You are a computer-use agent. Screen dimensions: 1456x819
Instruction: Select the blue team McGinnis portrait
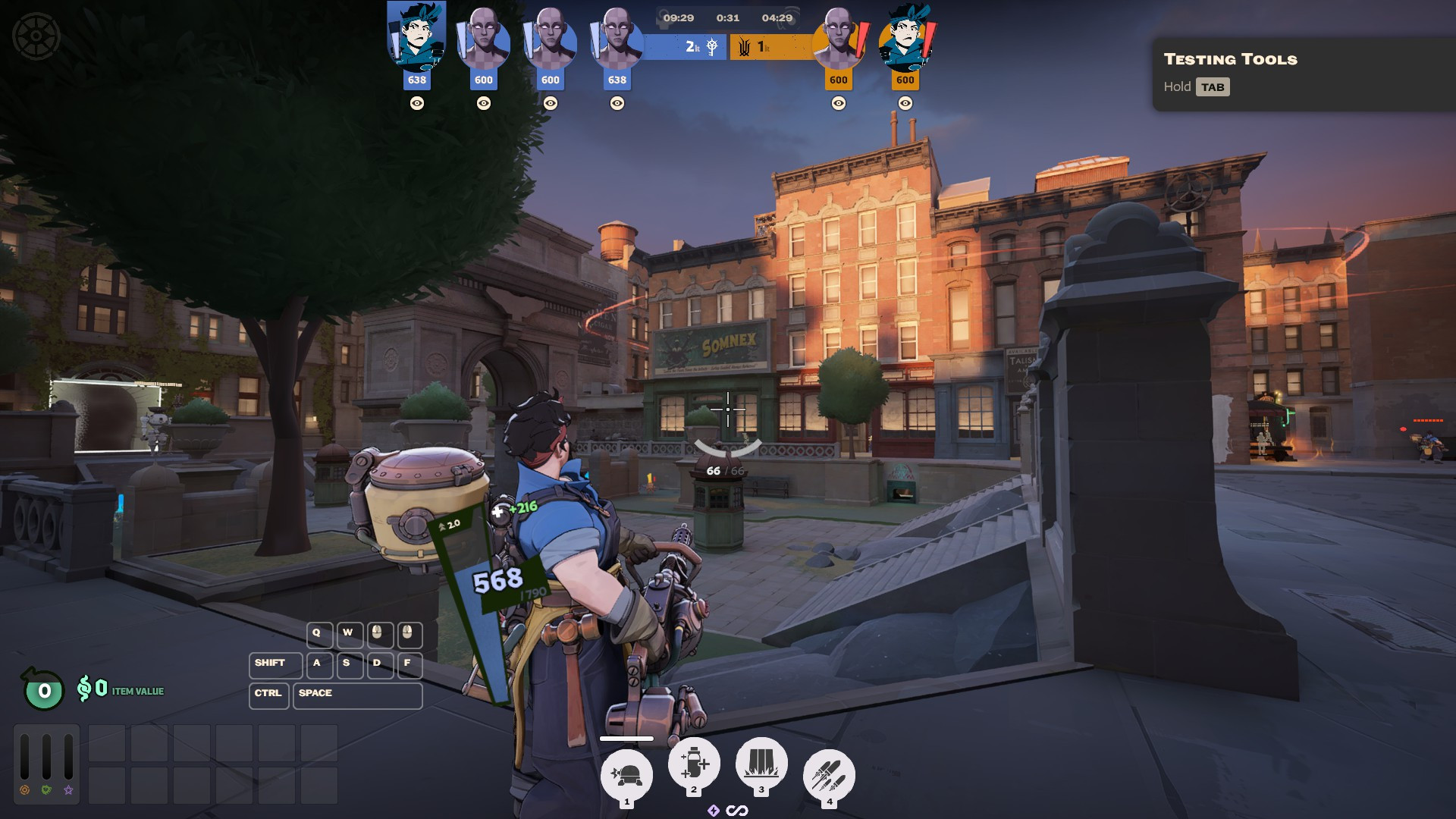click(x=416, y=38)
